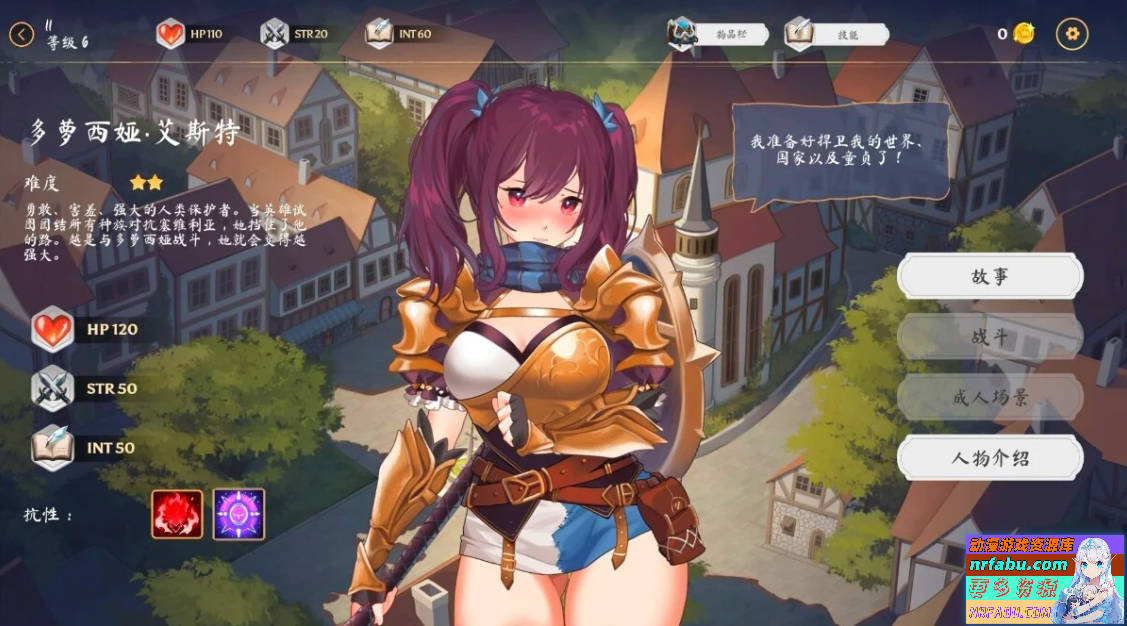
Task: Open the 物品栏 inventory panel
Action: coord(718,34)
